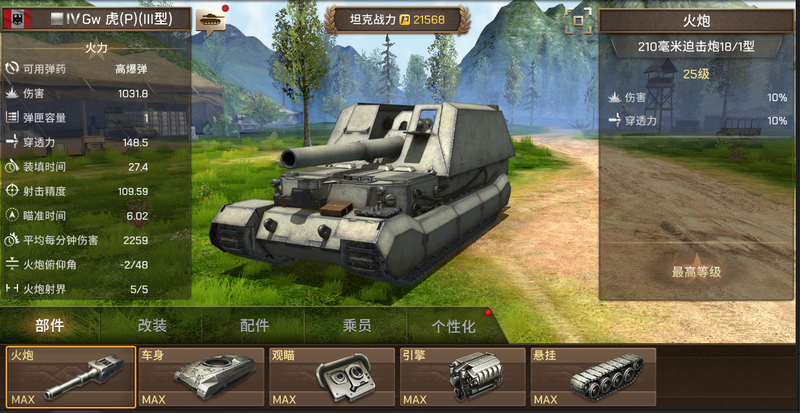Viewport: 800px width, 413px height.
Task: Select the 个性化 customization tab
Action: (453, 326)
